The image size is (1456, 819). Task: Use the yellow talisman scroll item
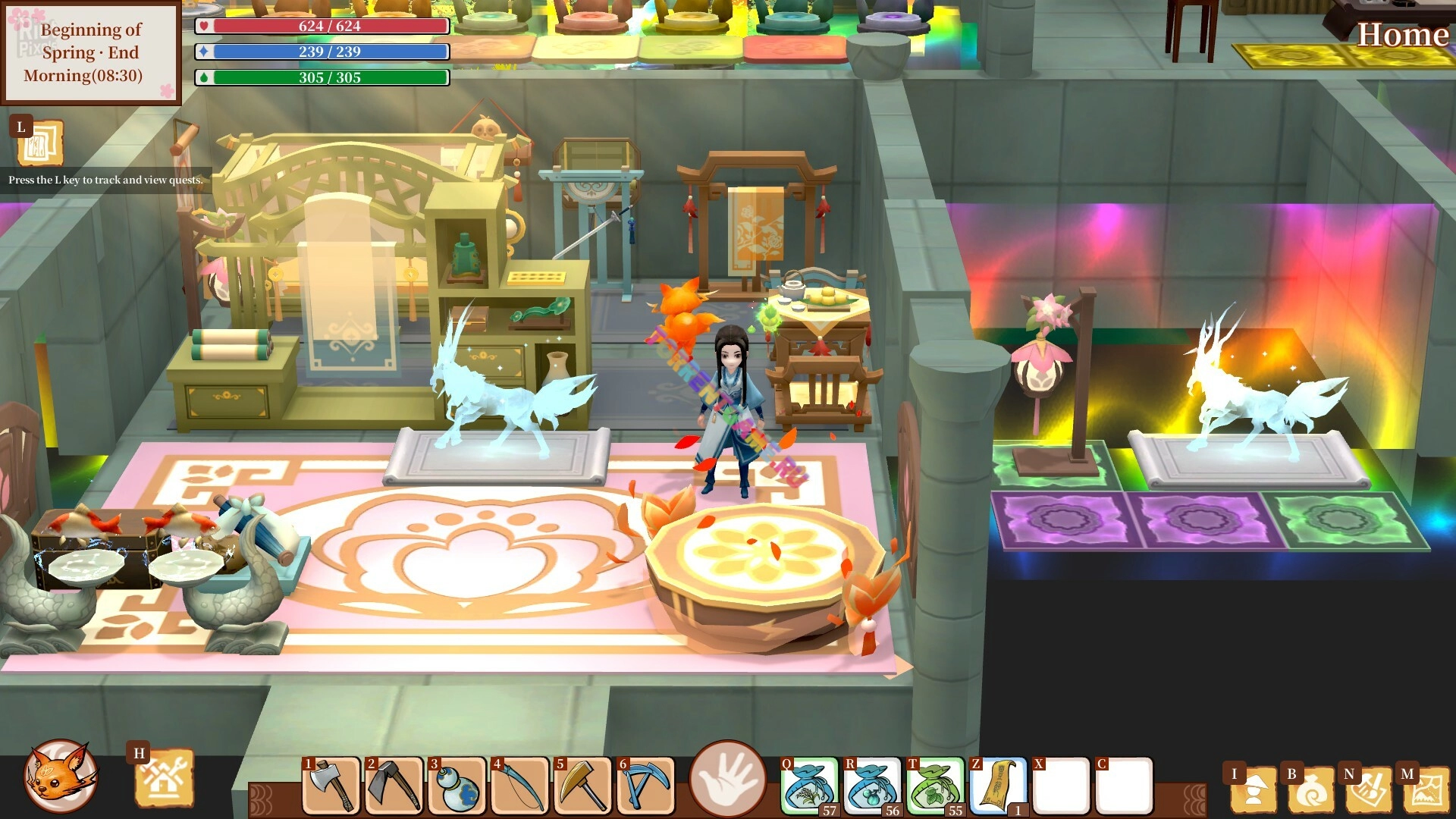pos(998,786)
